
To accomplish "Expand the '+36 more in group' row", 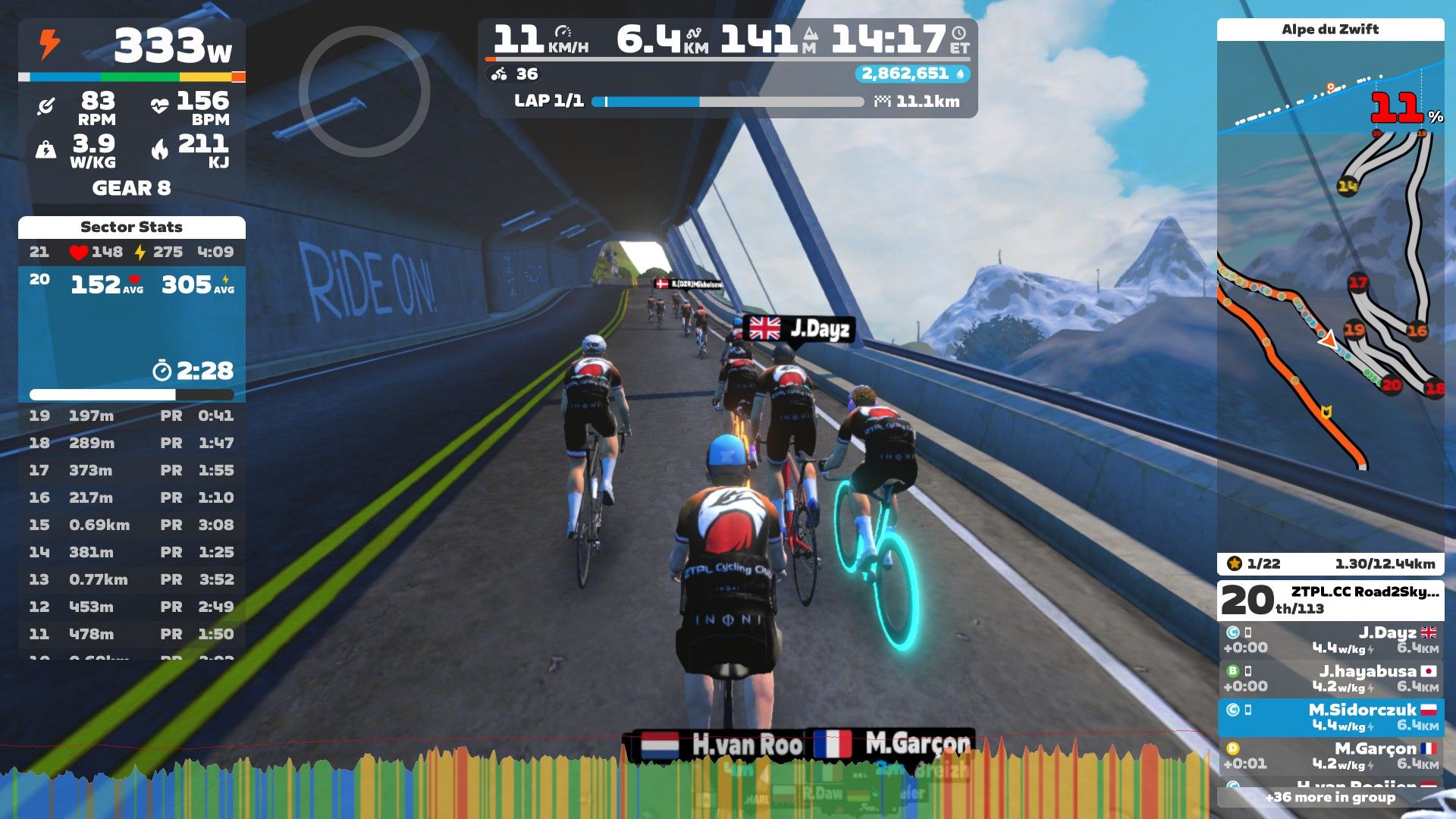I will 1330,797.
